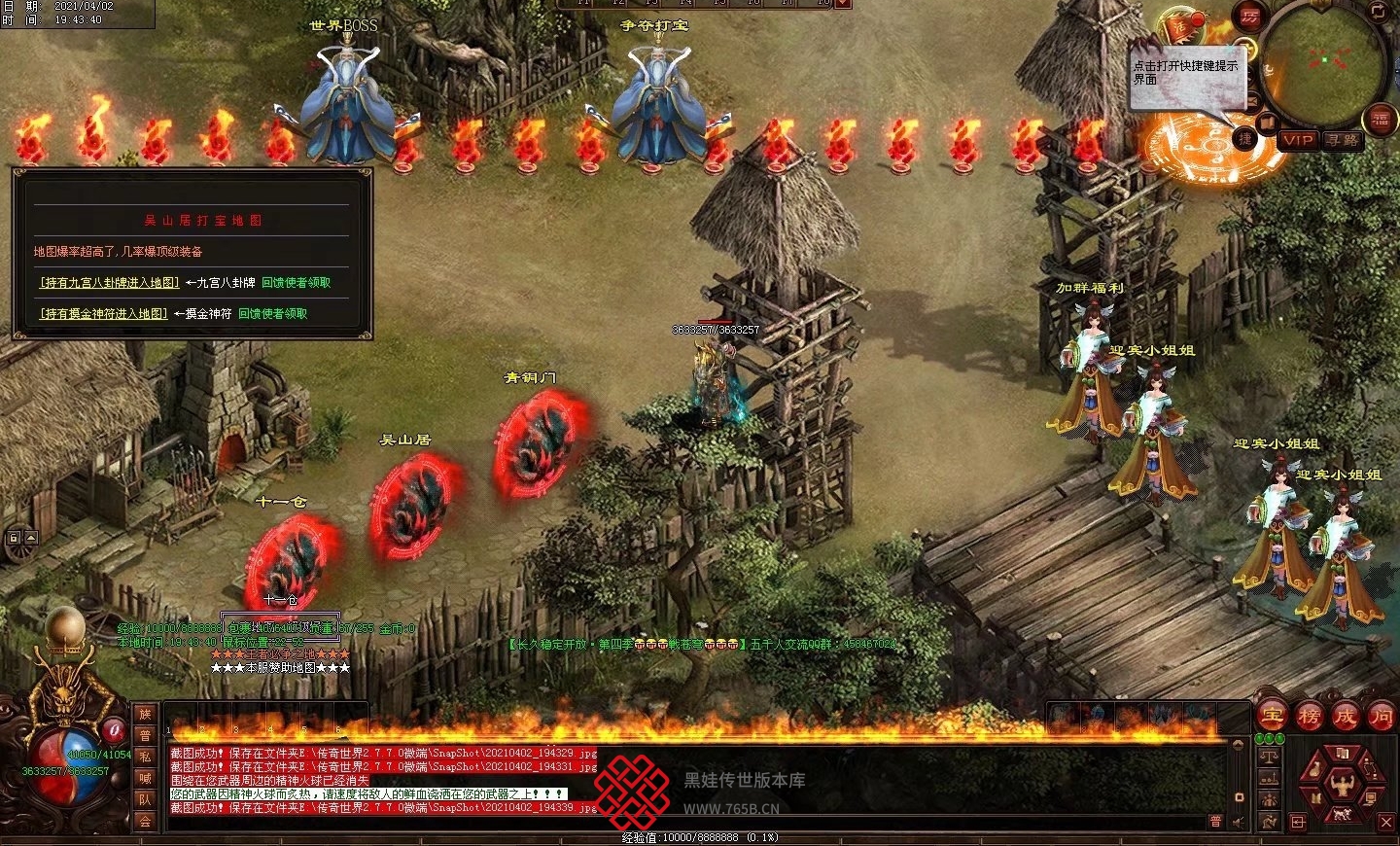This screenshot has height=846, width=1400.
Task: Open the 历 calendar icon
Action: coord(1248,17)
